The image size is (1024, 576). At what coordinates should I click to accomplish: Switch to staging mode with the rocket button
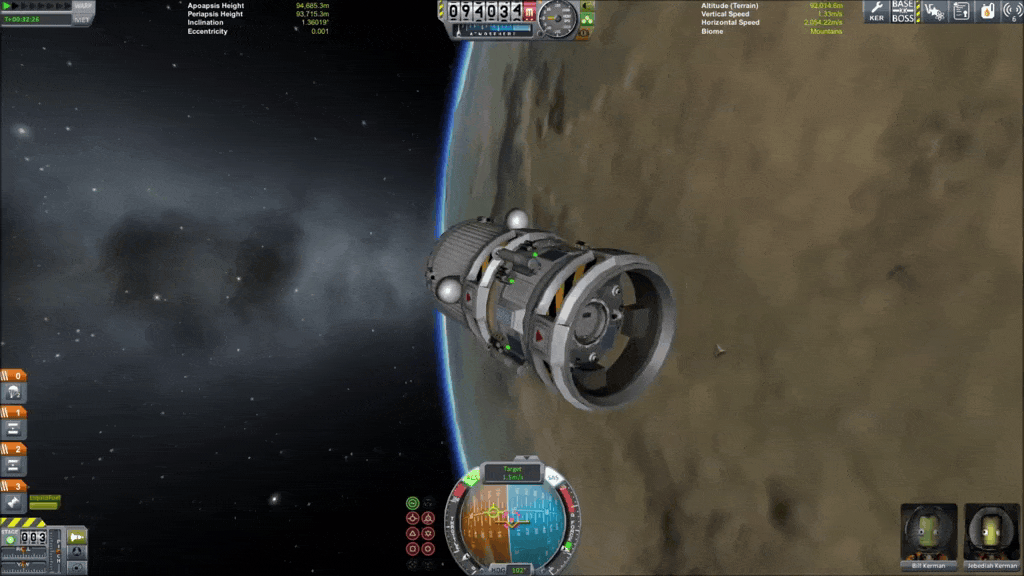point(77,537)
